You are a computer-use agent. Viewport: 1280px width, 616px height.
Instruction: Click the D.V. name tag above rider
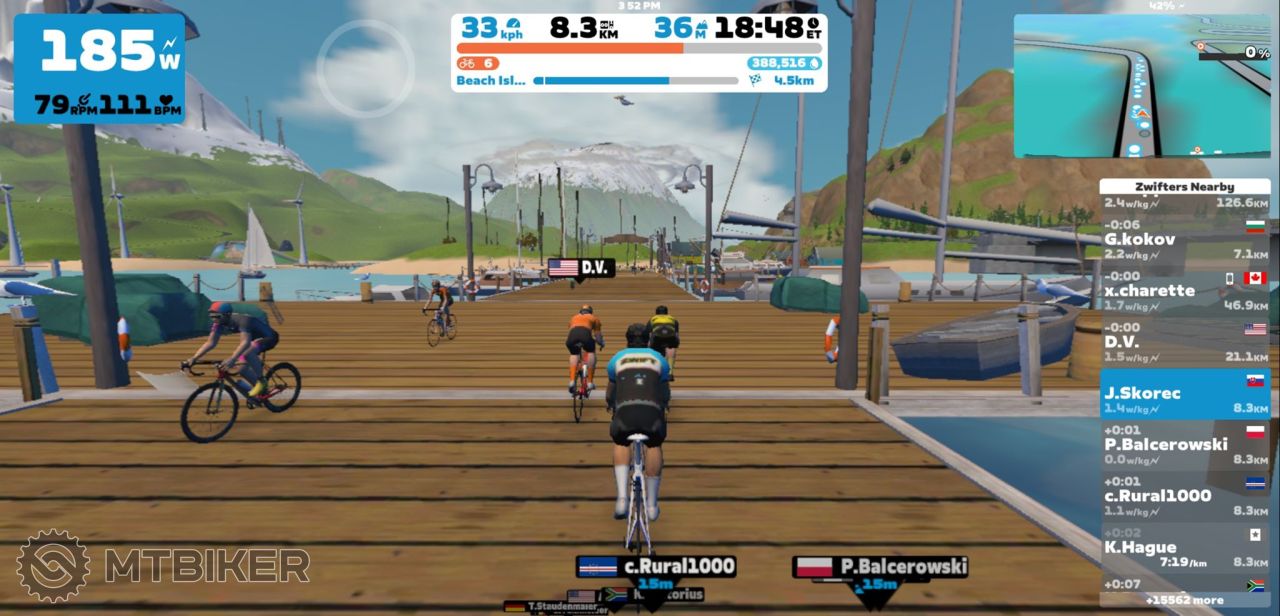pyautogui.click(x=581, y=268)
